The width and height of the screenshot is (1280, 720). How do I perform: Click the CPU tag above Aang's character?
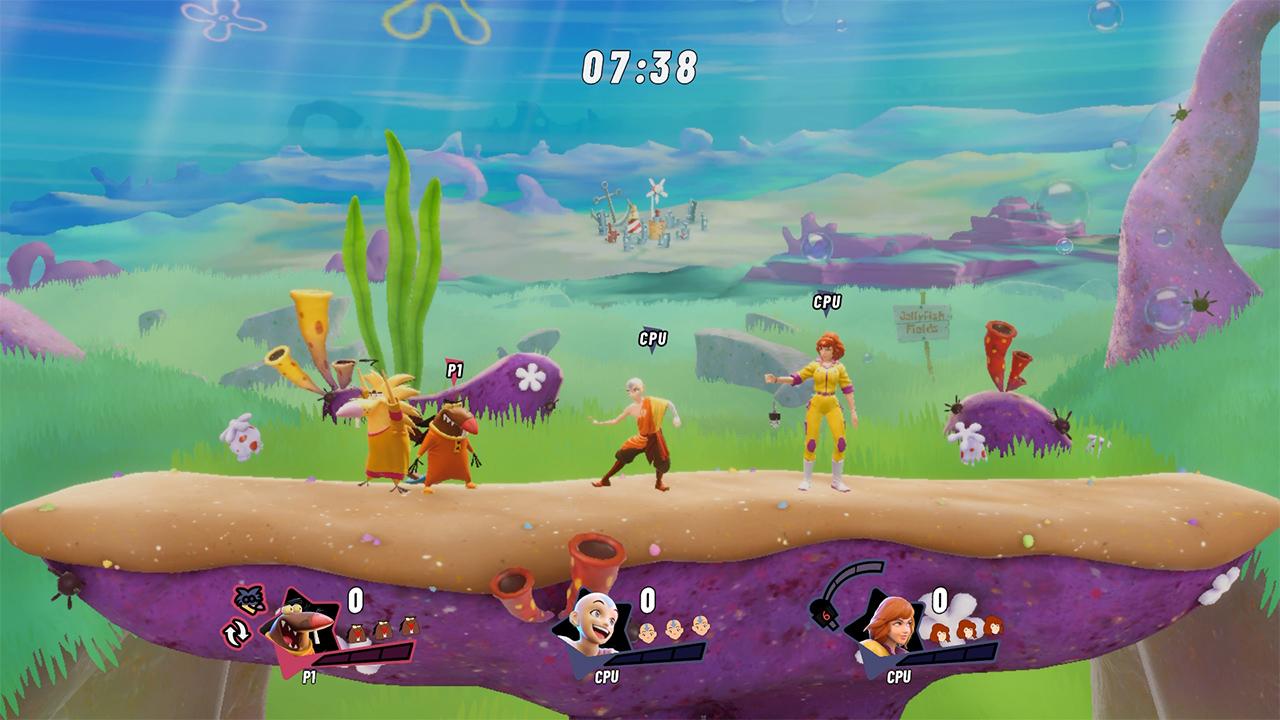coord(652,341)
